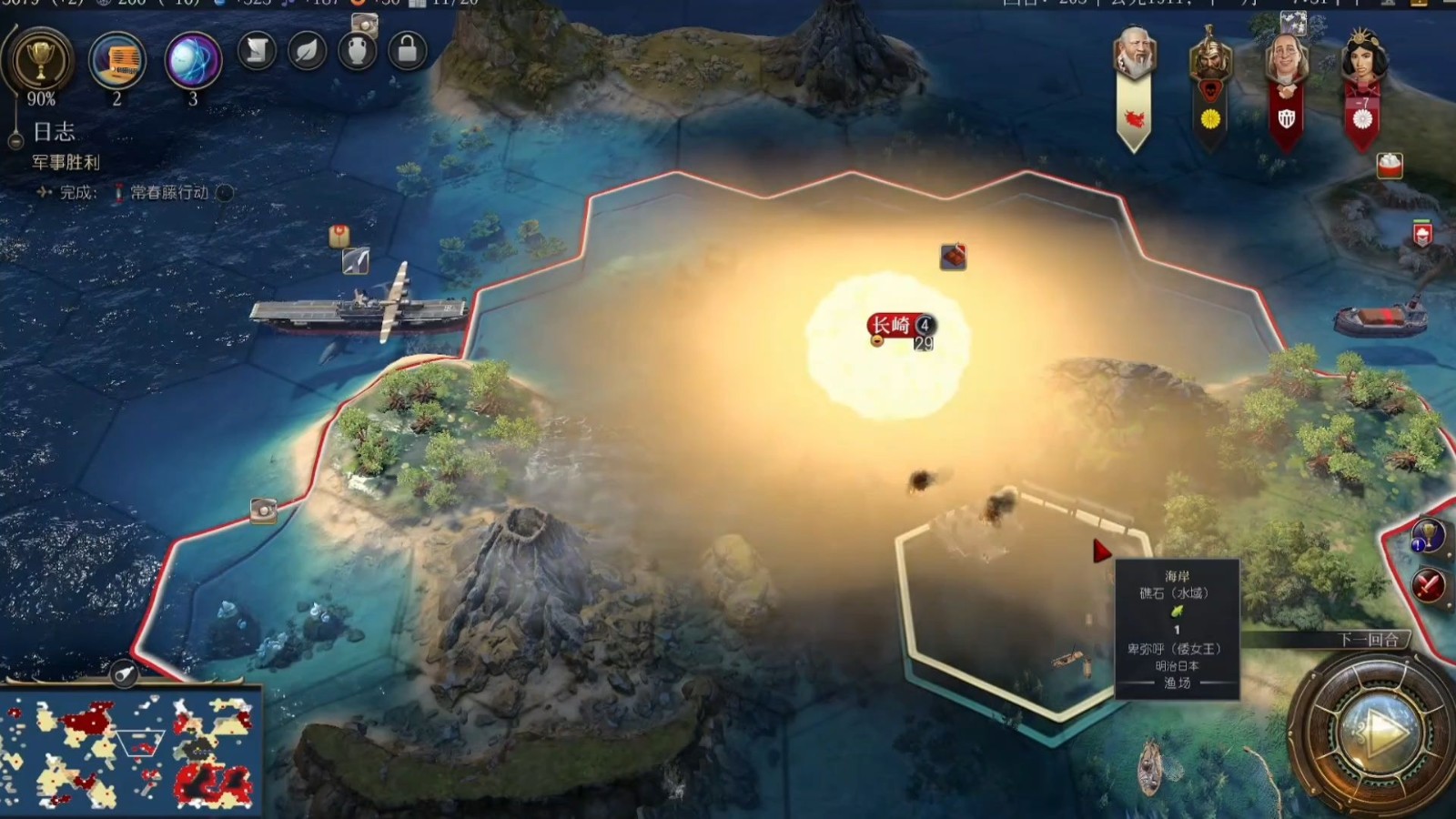1456x819 pixels.
Task: Click the padlock unlocks button
Action: (407, 51)
